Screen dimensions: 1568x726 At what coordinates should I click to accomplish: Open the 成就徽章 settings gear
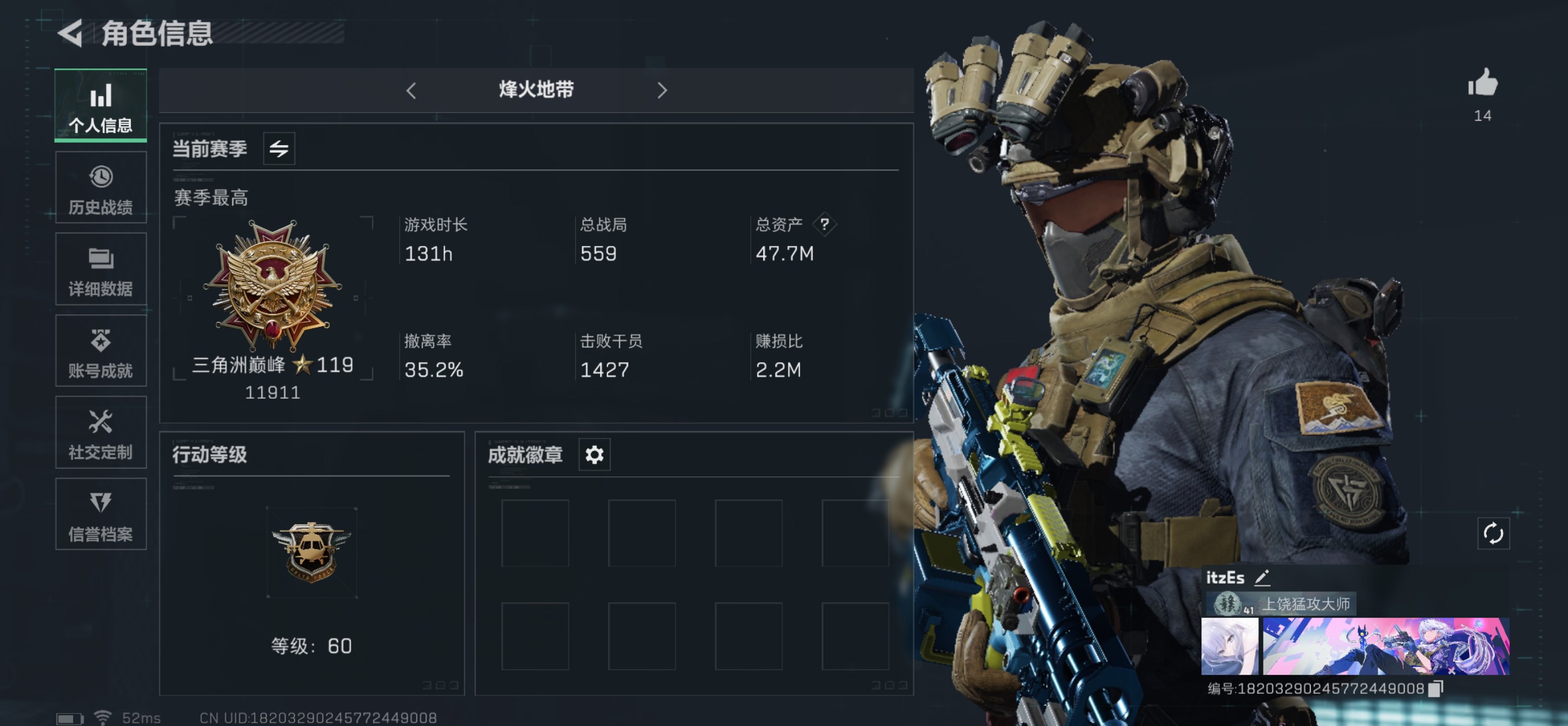coord(594,455)
